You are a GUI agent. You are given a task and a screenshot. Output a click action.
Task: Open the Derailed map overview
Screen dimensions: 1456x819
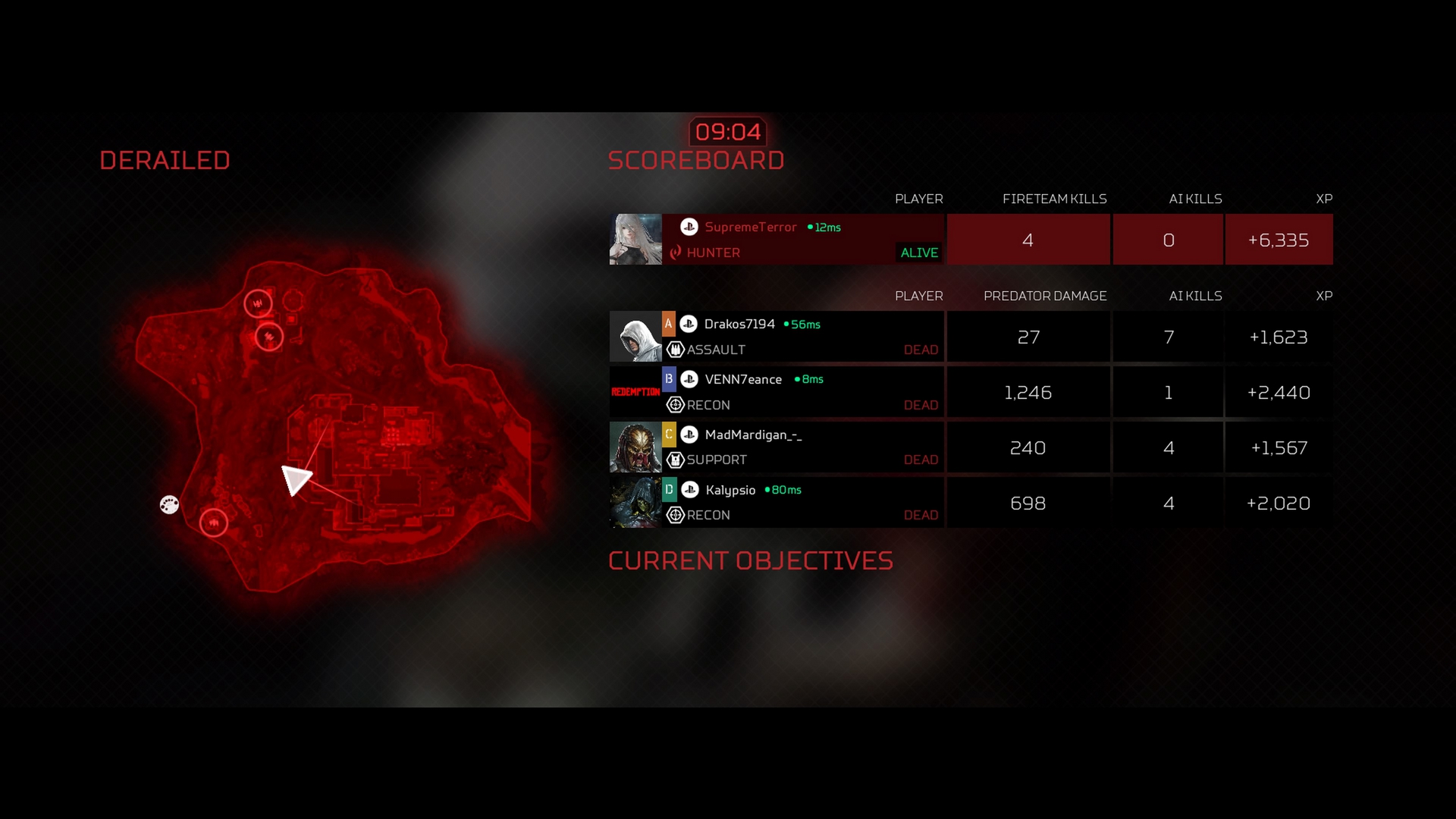tap(334, 425)
